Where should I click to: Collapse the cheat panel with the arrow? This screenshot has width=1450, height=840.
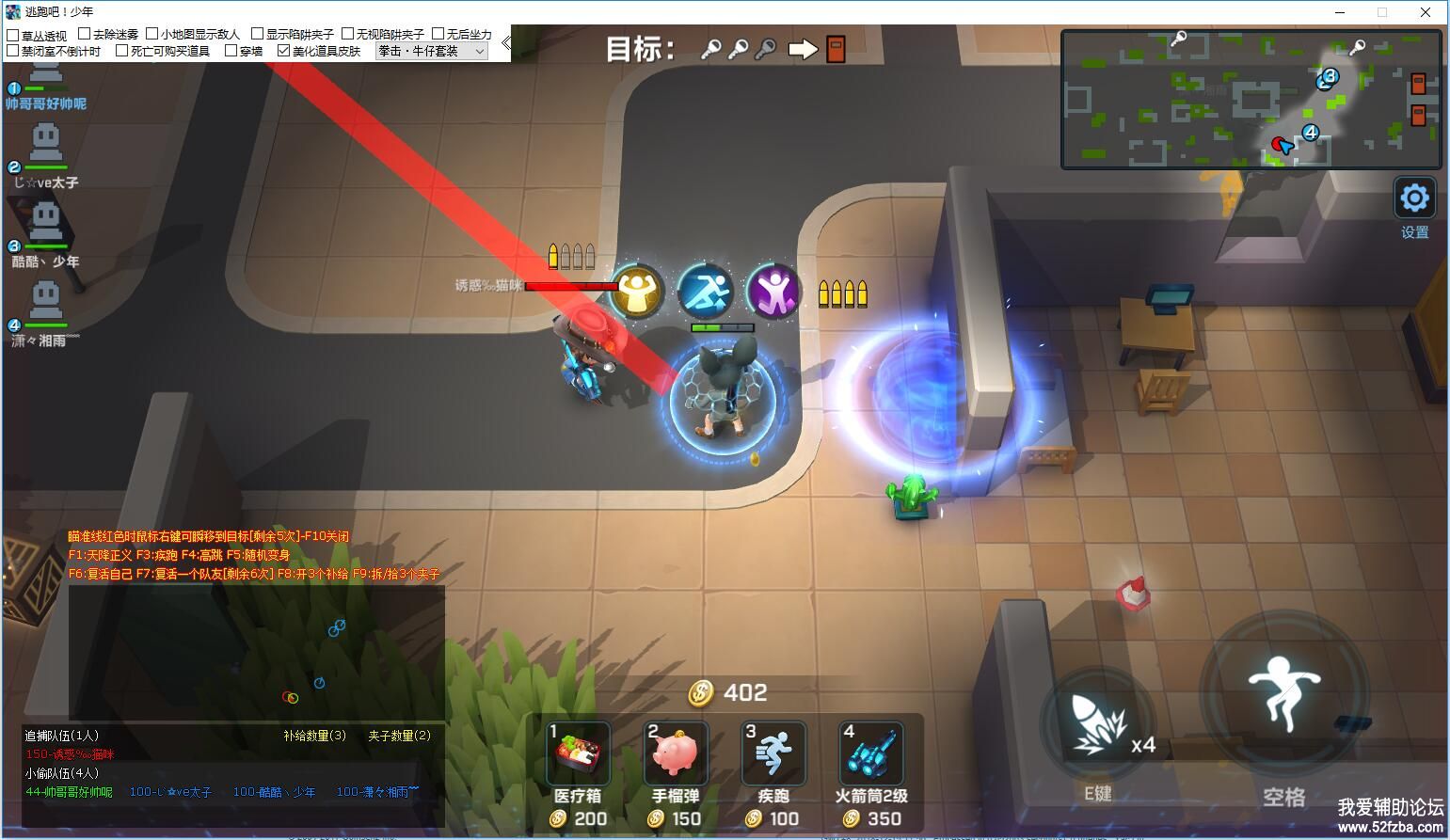click(x=506, y=43)
